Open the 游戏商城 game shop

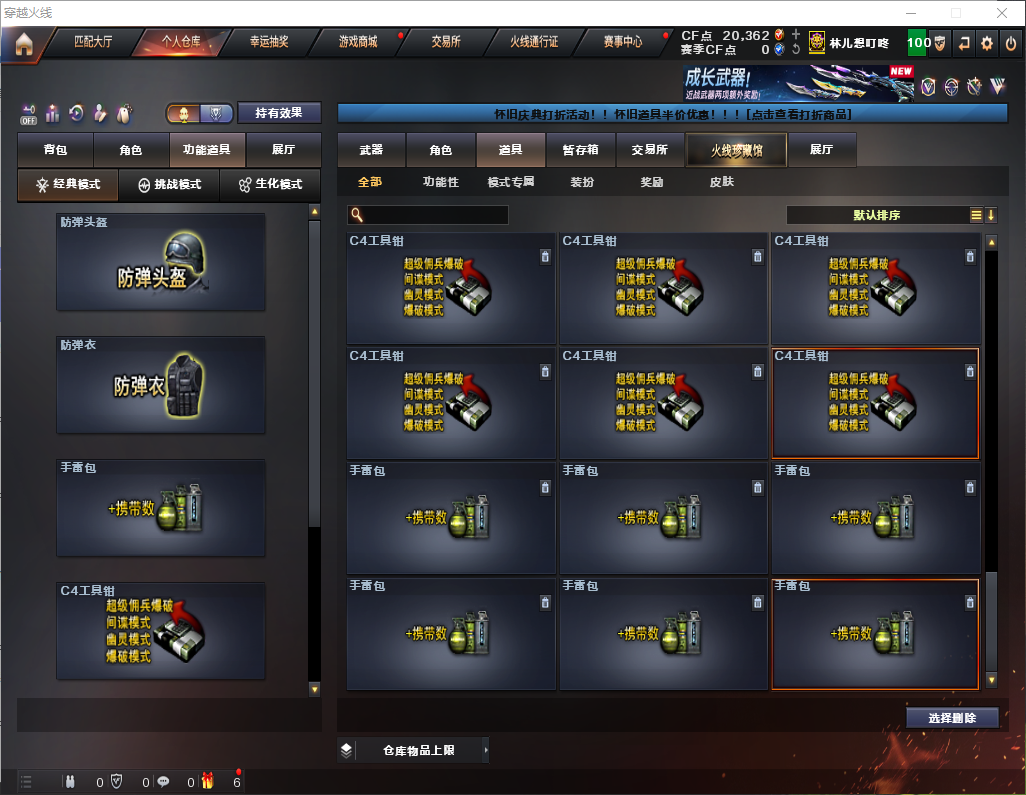pyautogui.click(x=358, y=42)
